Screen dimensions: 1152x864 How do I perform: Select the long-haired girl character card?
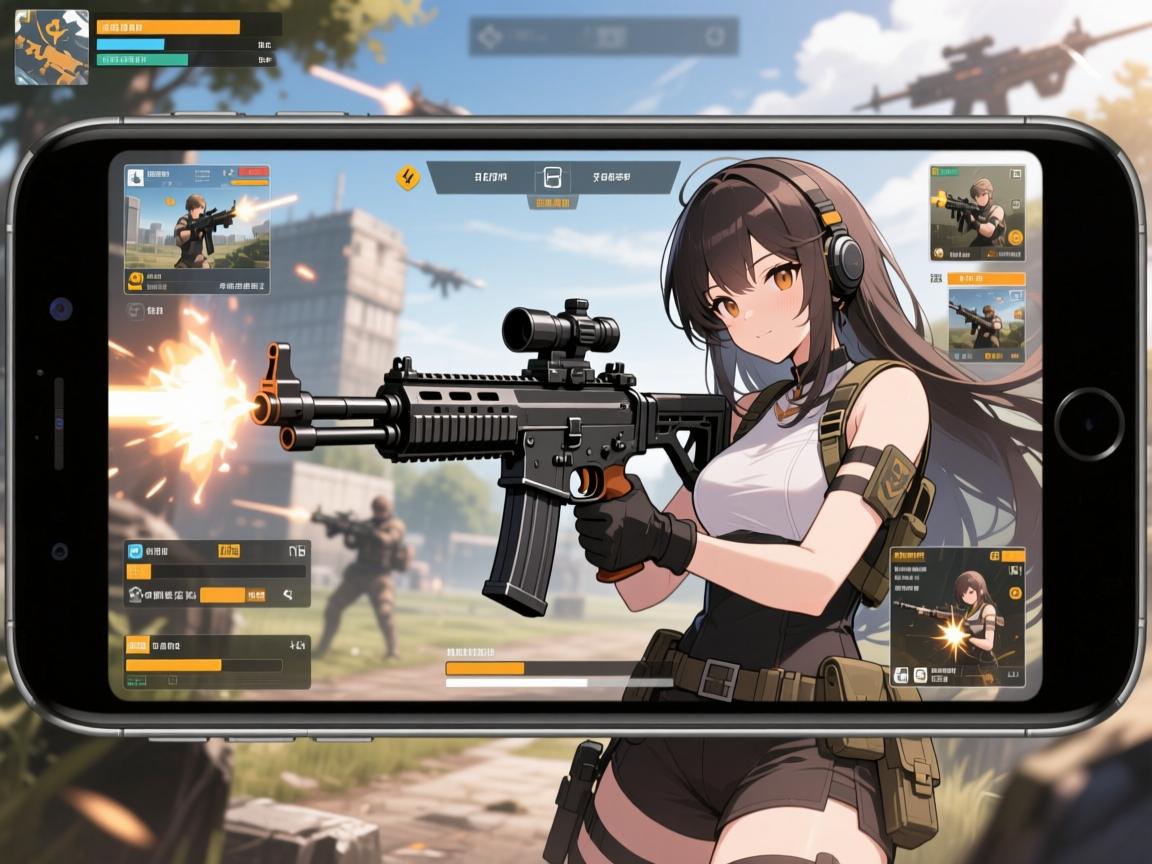(x=957, y=616)
